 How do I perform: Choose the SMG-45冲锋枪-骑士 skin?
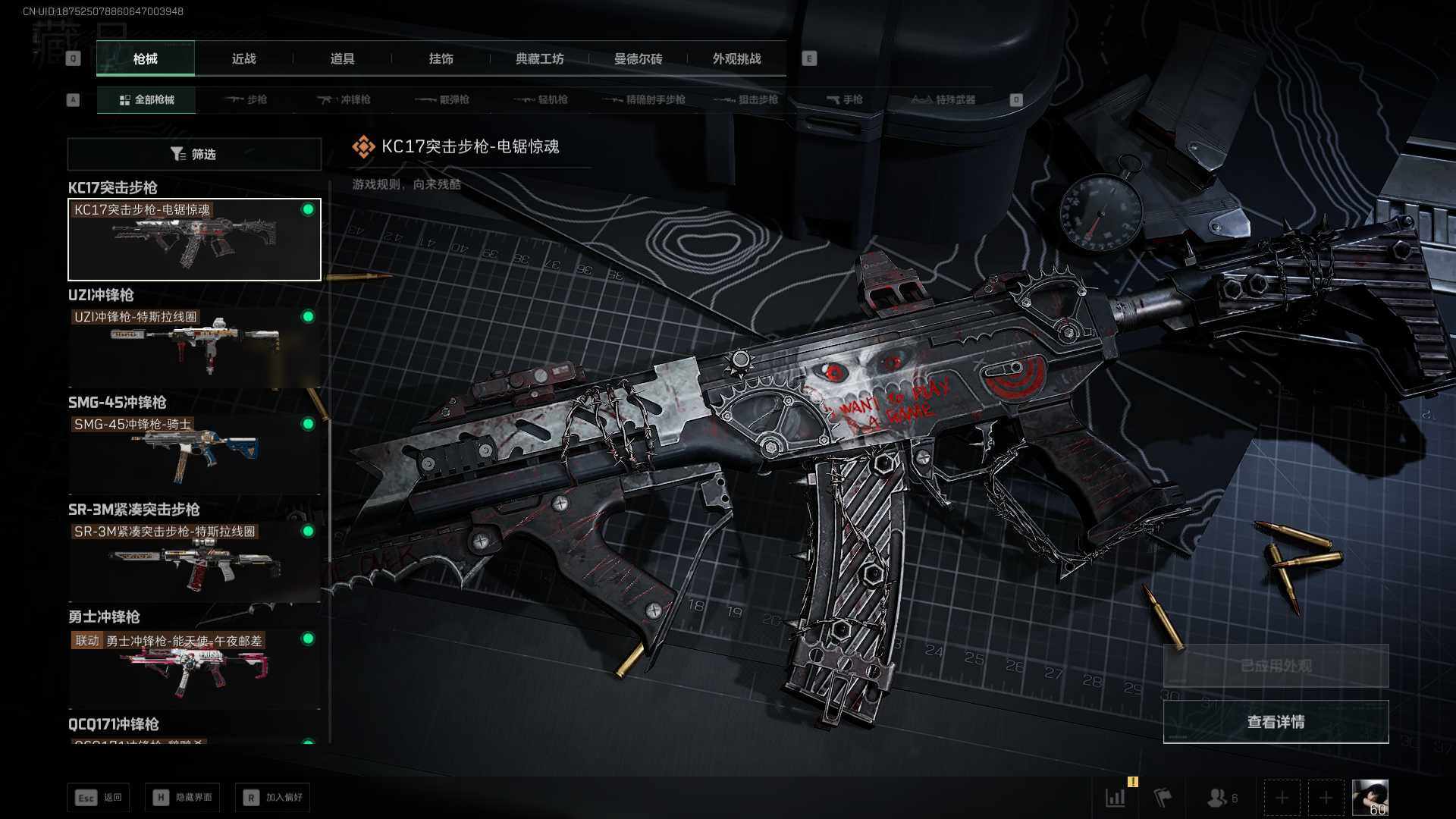point(194,453)
